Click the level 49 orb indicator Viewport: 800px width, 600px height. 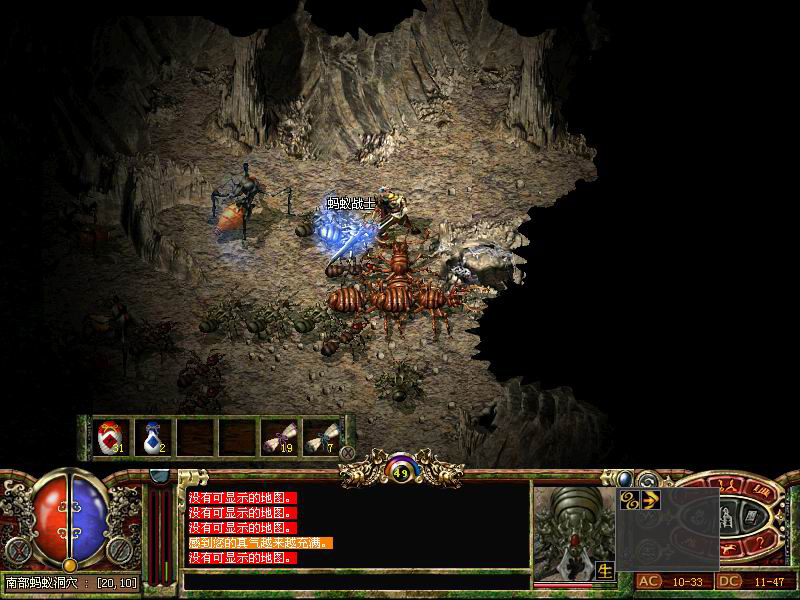tap(401, 472)
